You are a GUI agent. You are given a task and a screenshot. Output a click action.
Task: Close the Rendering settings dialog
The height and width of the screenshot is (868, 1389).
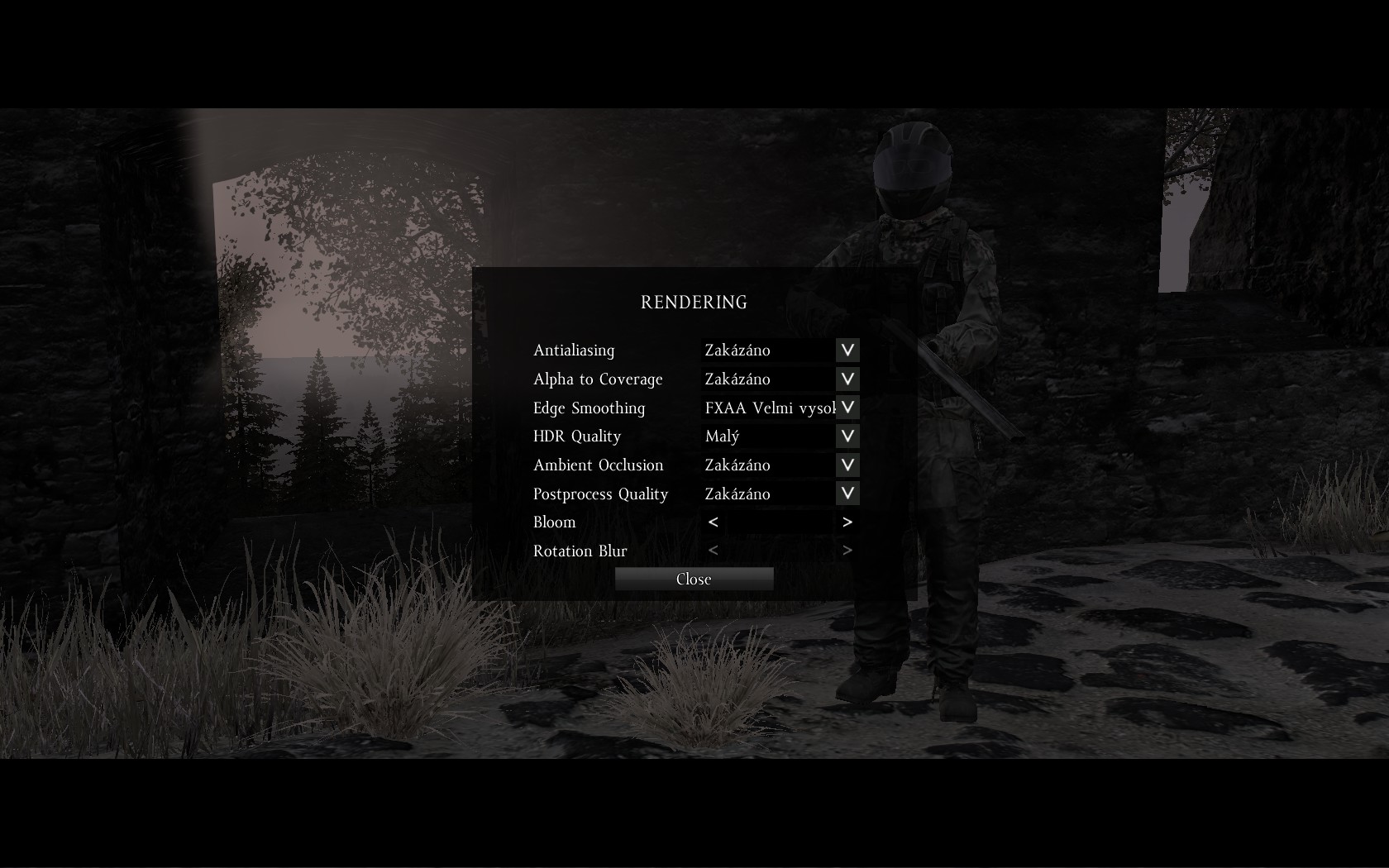click(x=694, y=579)
